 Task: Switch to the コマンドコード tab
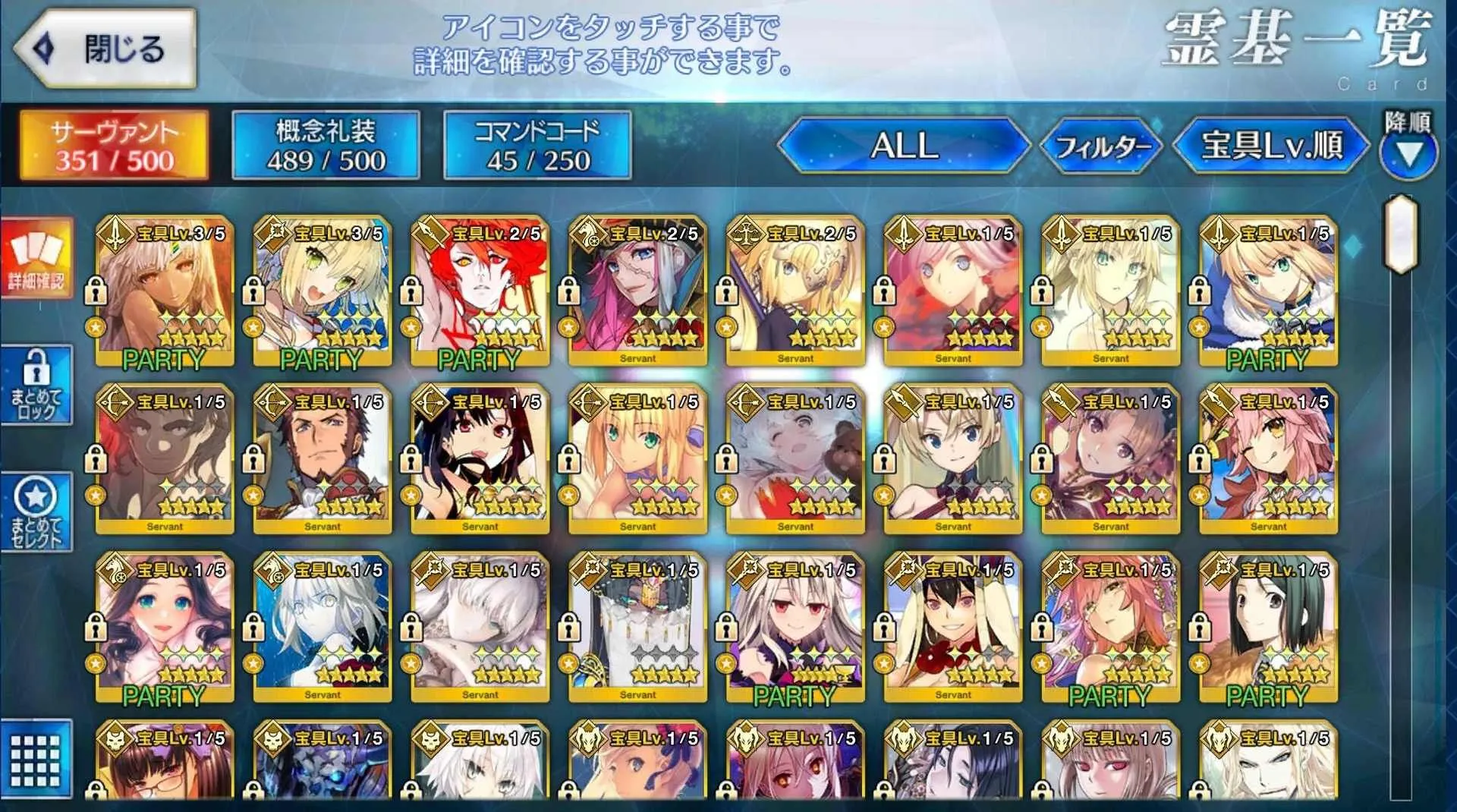coord(537,145)
